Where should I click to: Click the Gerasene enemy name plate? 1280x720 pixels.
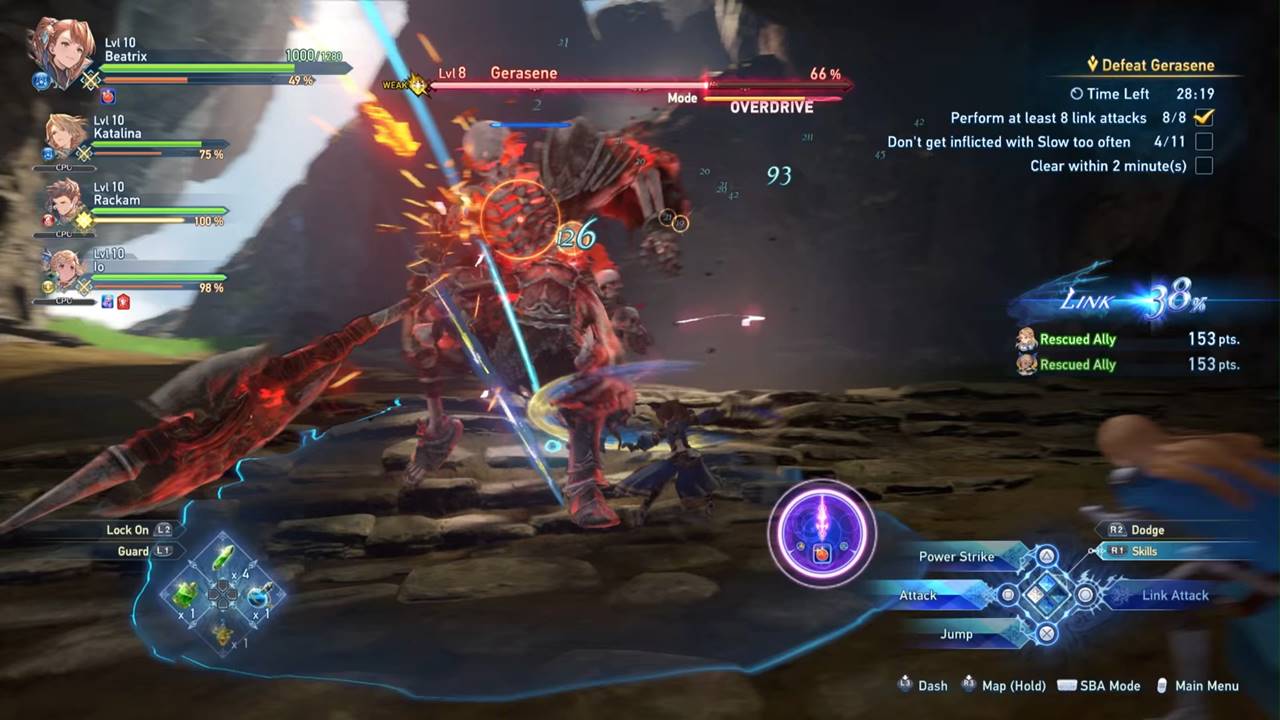click(523, 73)
